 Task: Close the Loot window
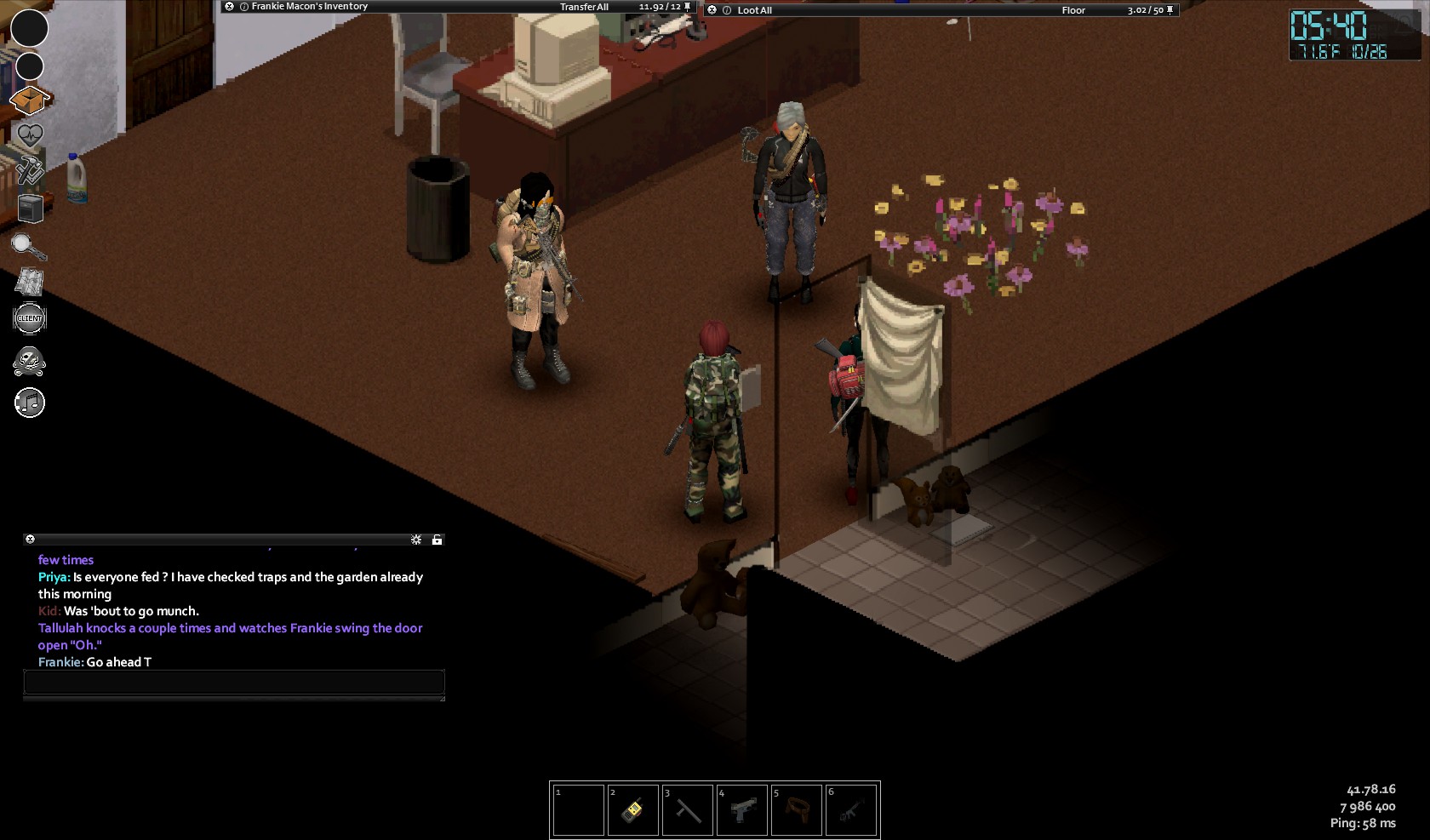pos(712,10)
